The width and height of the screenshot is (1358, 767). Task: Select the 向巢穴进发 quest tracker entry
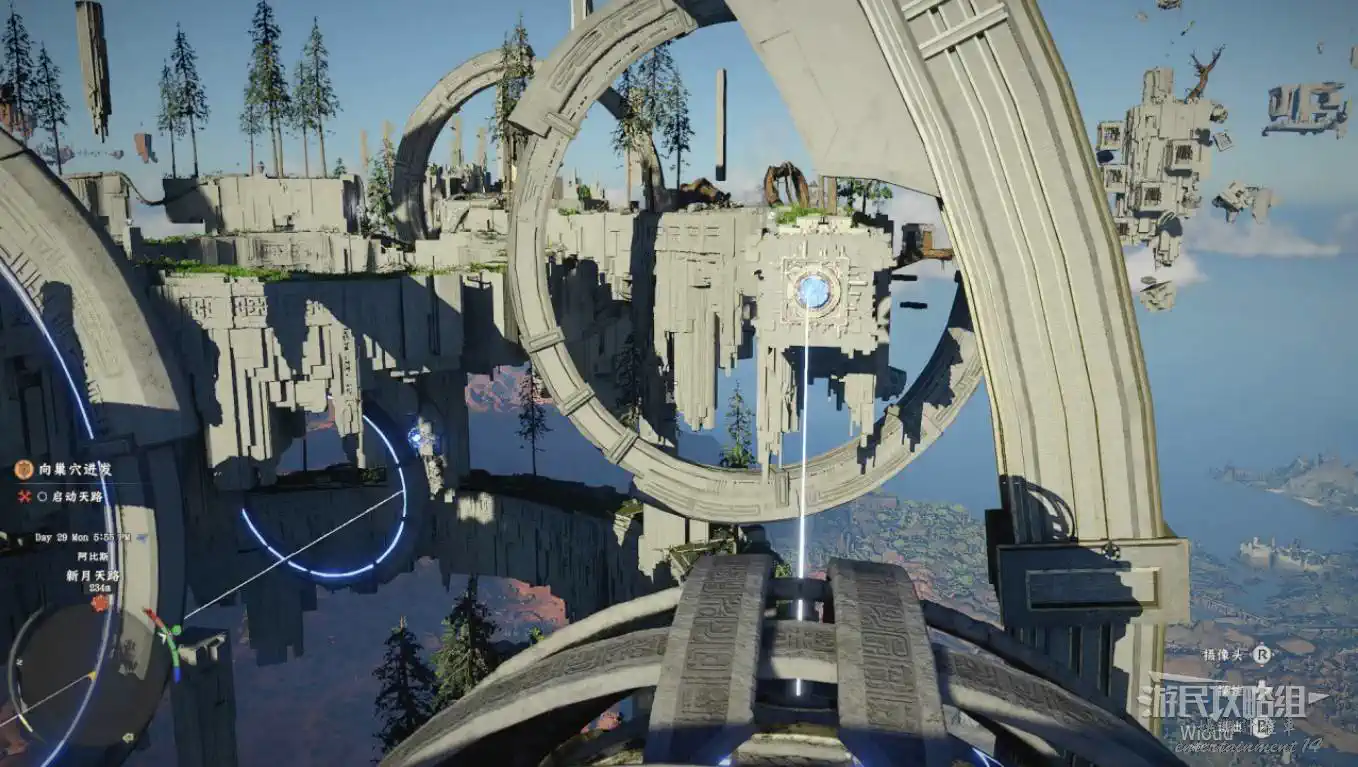click(x=75, y=469)
